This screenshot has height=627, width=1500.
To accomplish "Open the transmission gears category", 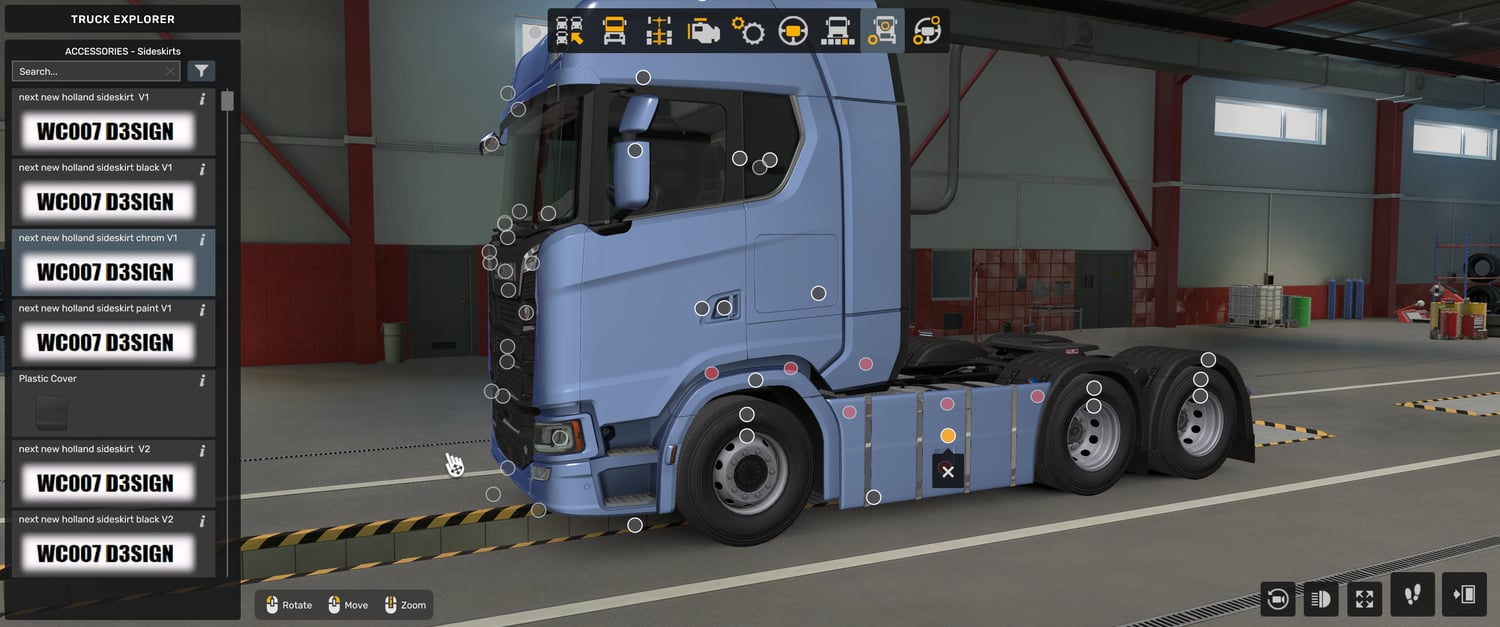I will [748, 31].
